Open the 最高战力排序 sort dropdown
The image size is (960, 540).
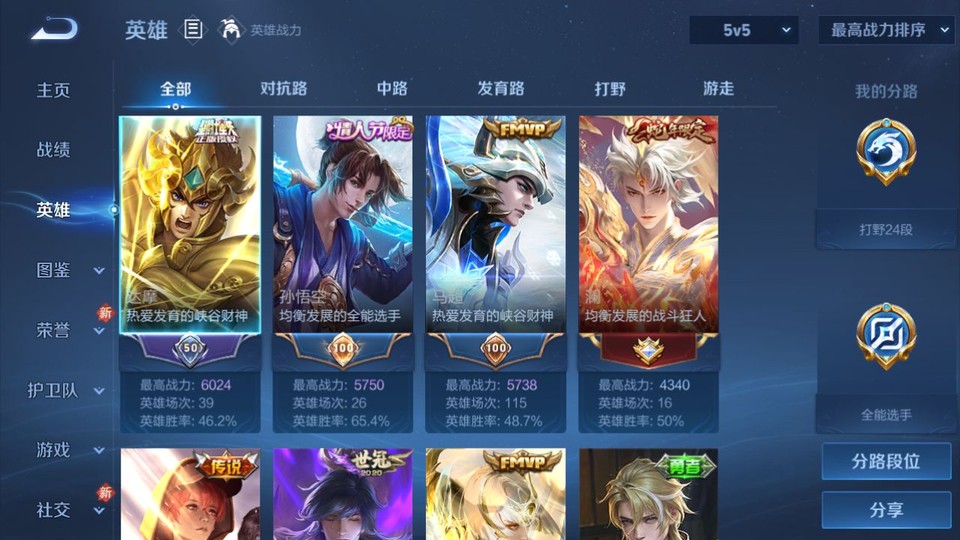(886, 30)
